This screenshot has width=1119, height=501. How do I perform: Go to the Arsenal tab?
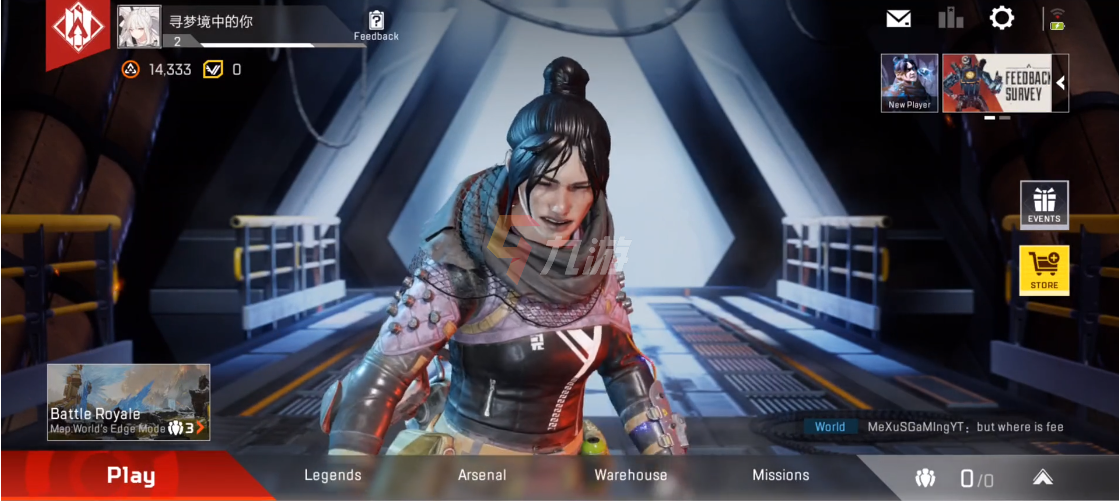click(482, 476)
